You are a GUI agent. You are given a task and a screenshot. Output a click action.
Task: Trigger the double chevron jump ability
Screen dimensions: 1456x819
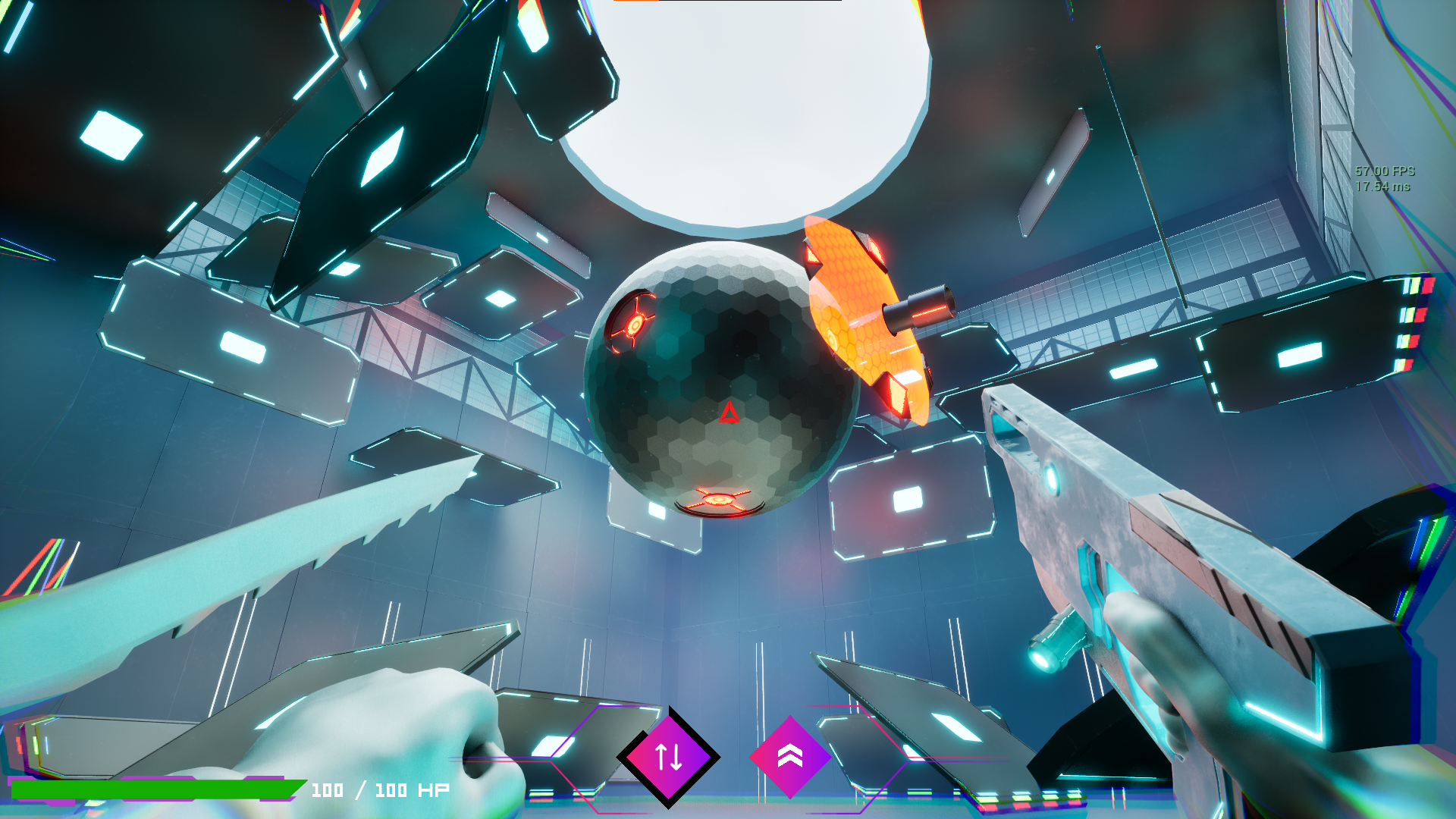click(x=789, y=756)
